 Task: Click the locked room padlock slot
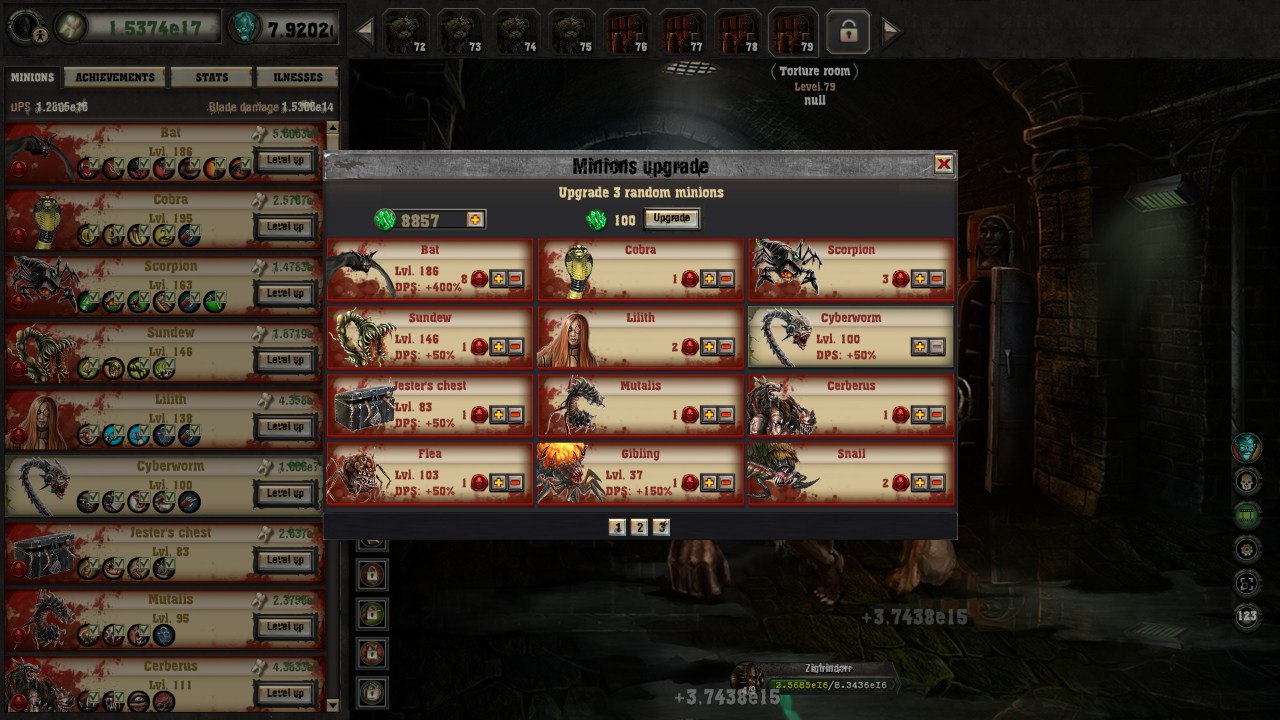tap(848, 32)
